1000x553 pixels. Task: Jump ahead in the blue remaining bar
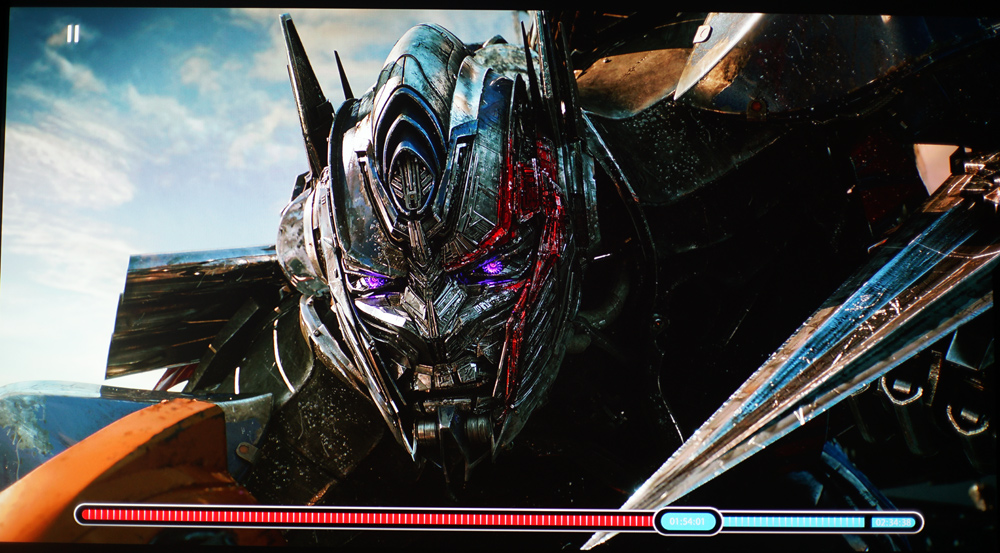click(793, 521)
